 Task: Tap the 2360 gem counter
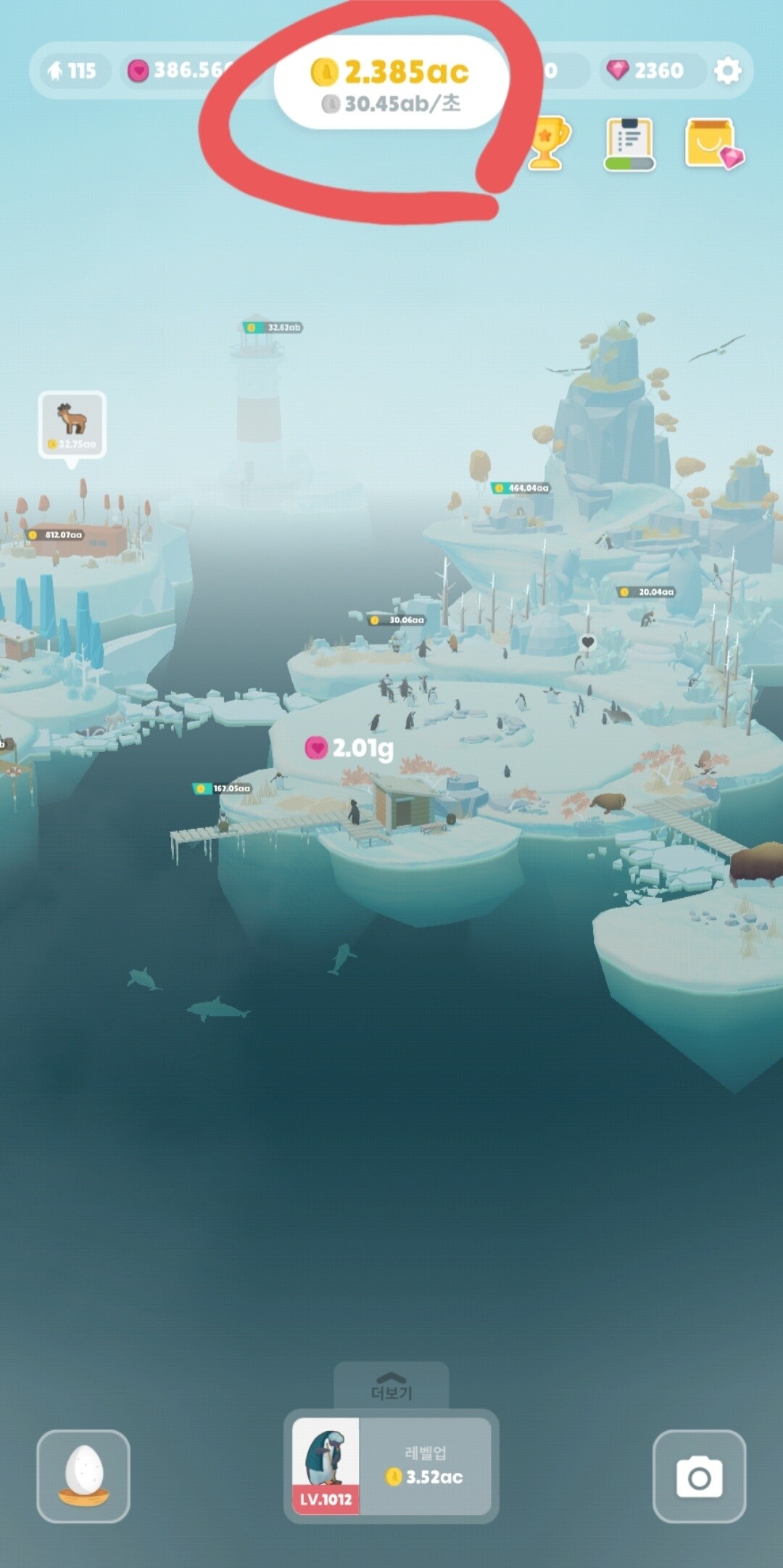click(x=649, y=70)
